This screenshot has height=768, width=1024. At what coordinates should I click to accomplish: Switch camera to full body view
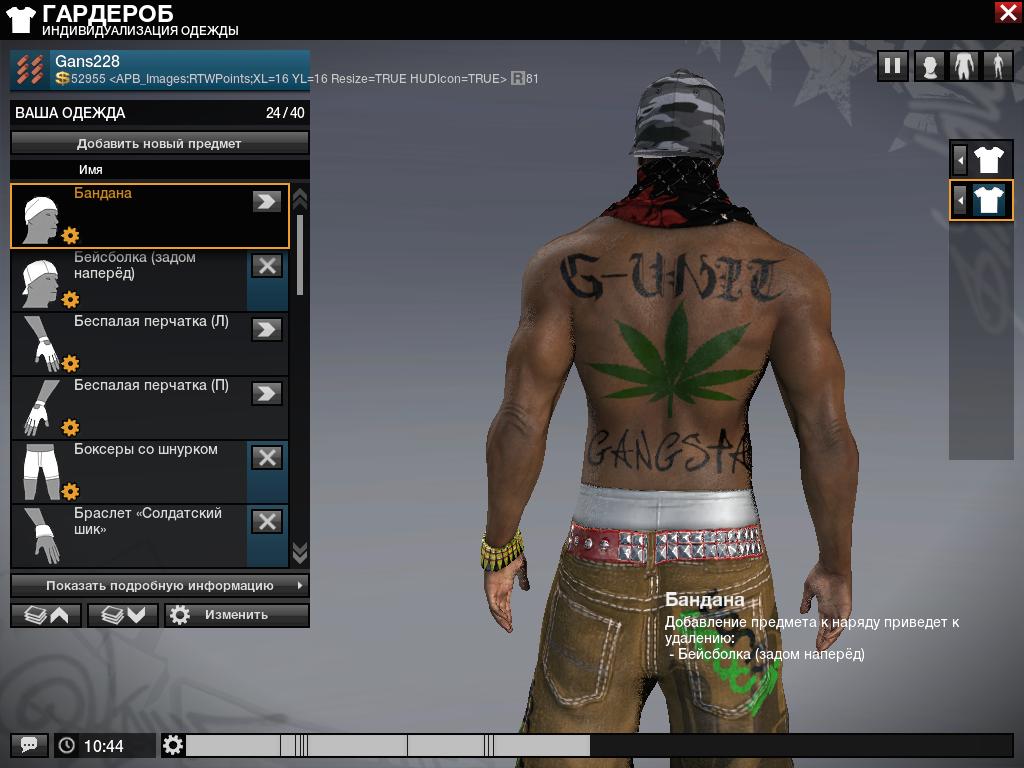997,66
